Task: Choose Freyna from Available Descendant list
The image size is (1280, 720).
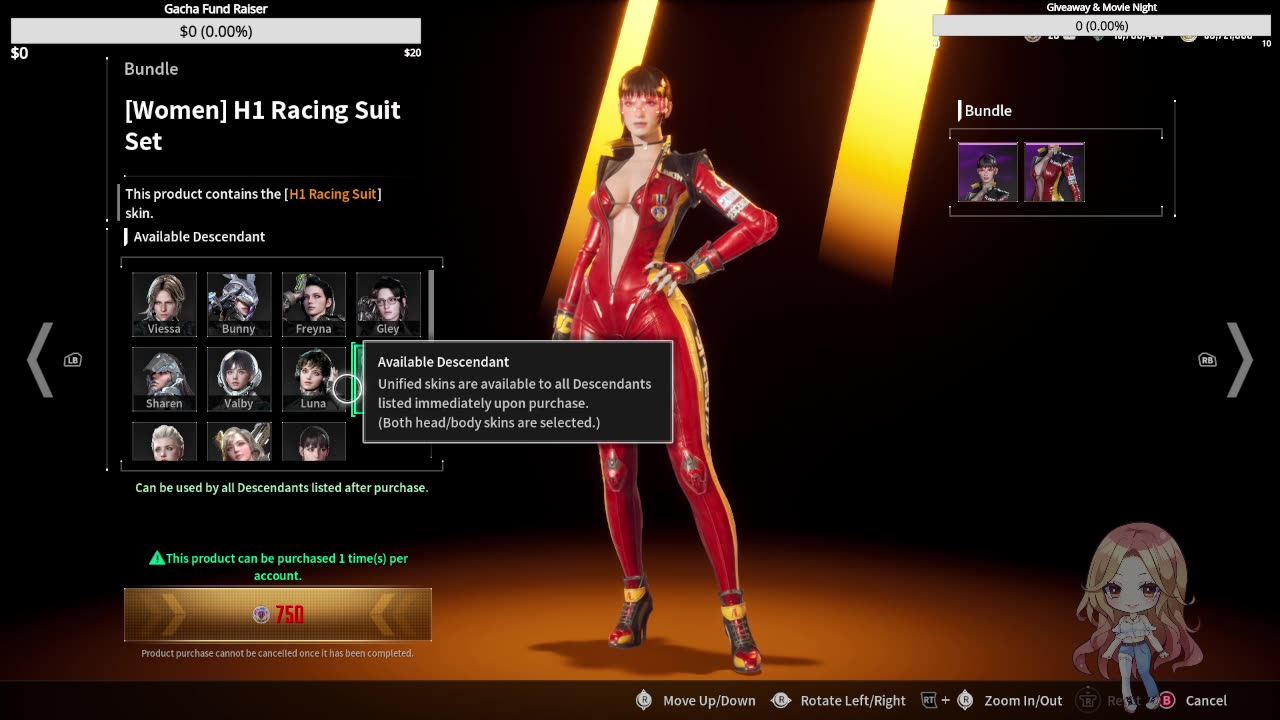Action: (313, 304)
